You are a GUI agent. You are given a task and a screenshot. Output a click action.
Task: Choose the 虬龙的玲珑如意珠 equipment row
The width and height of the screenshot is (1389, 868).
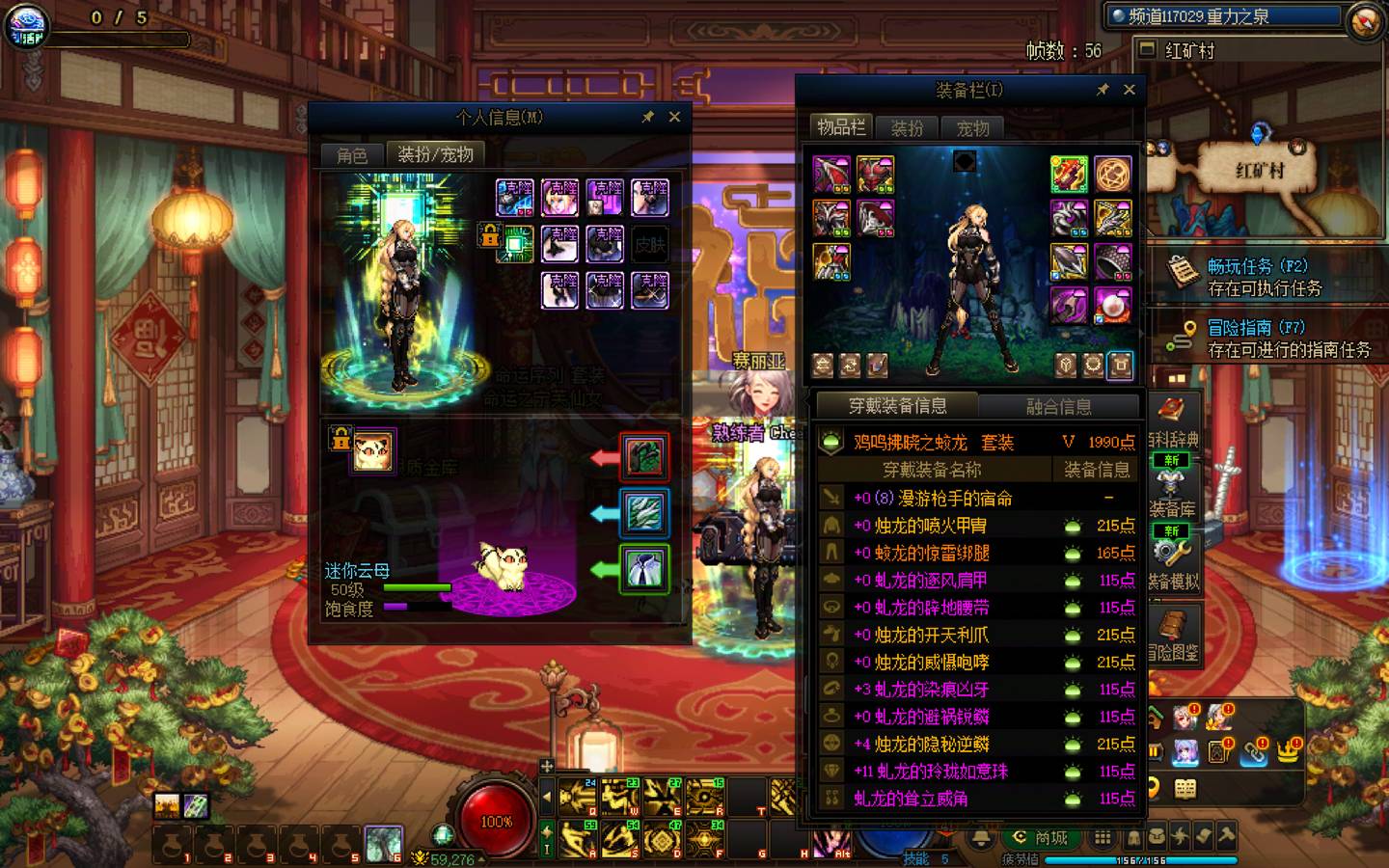tap(940, 772)
